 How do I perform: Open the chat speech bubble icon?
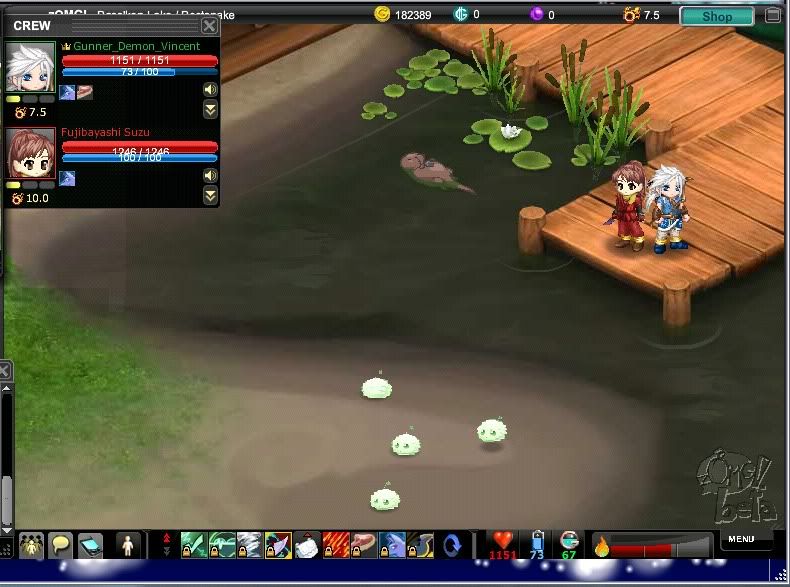pyautogui.click(x=61, y=545)
